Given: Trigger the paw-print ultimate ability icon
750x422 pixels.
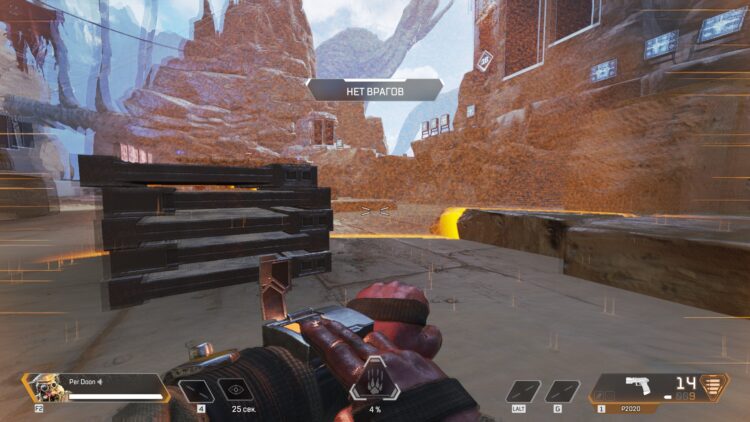Looking at the screenshot, I should click(374, 382).
